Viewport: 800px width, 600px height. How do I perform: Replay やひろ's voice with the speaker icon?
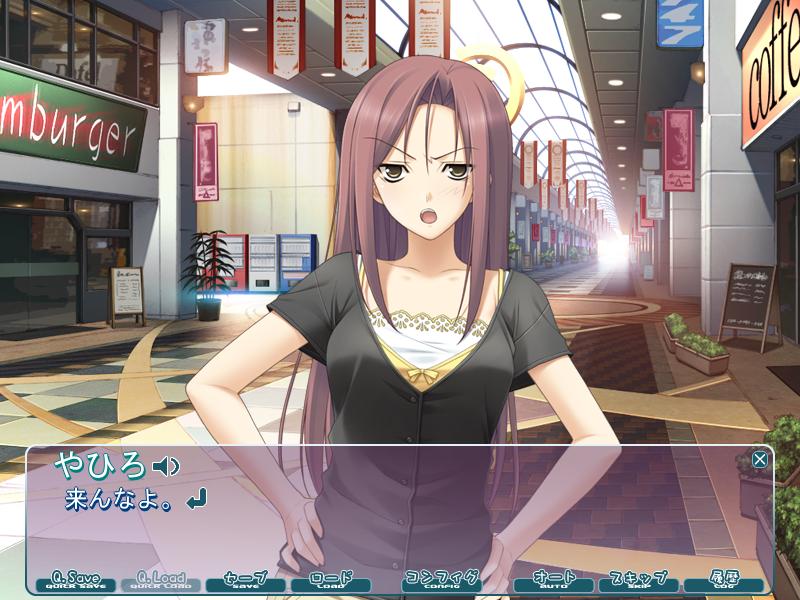click(x=166, y=466)
